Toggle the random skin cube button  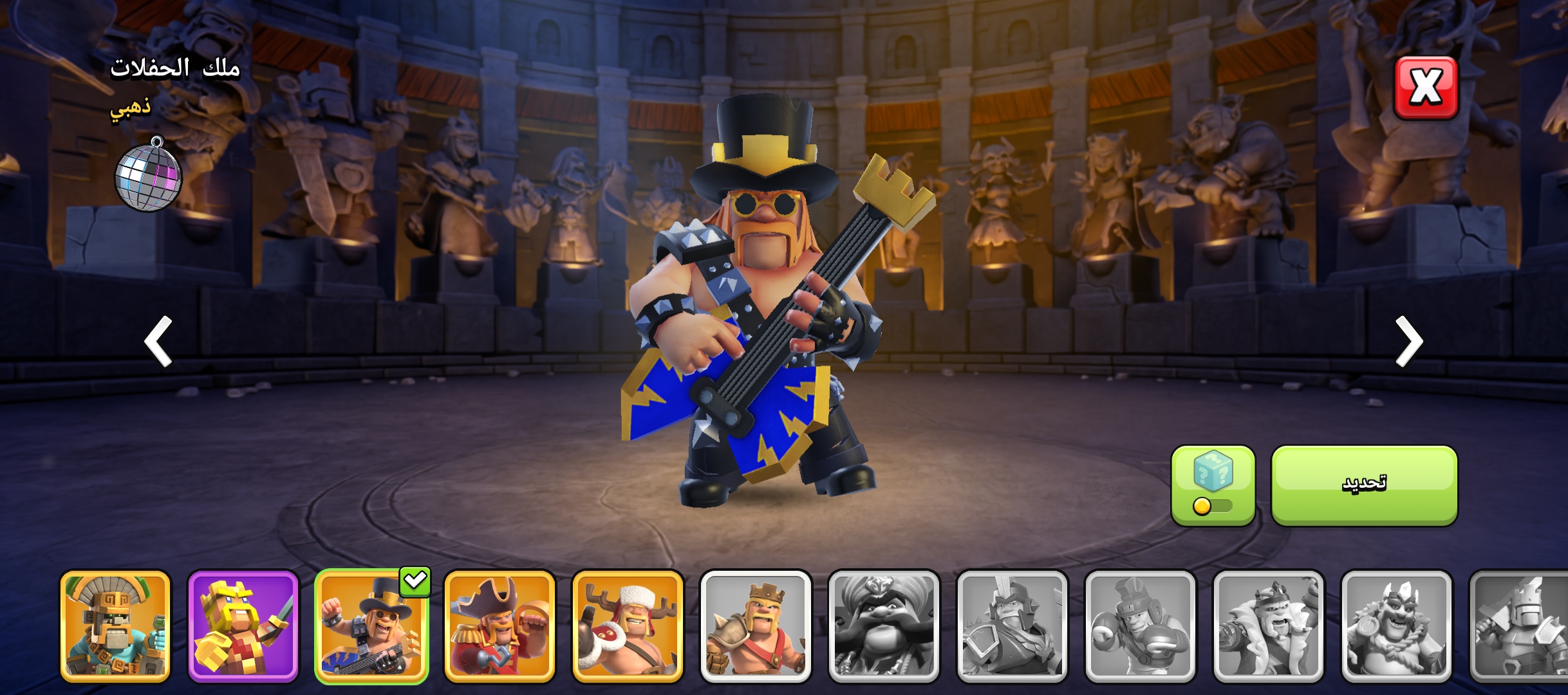(x=1213, y=485)
